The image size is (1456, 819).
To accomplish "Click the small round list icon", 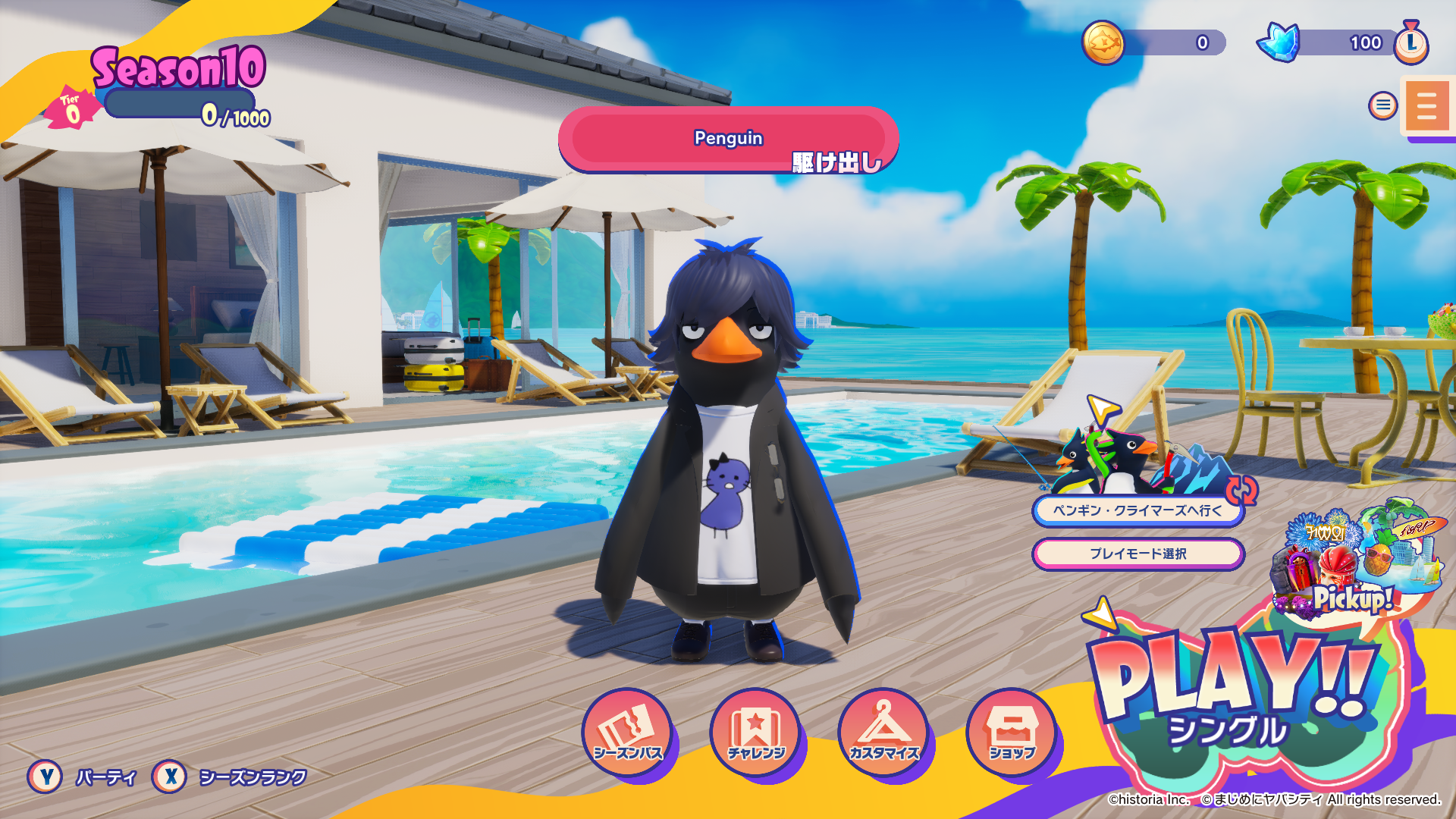I will [x=1382, y=105].
